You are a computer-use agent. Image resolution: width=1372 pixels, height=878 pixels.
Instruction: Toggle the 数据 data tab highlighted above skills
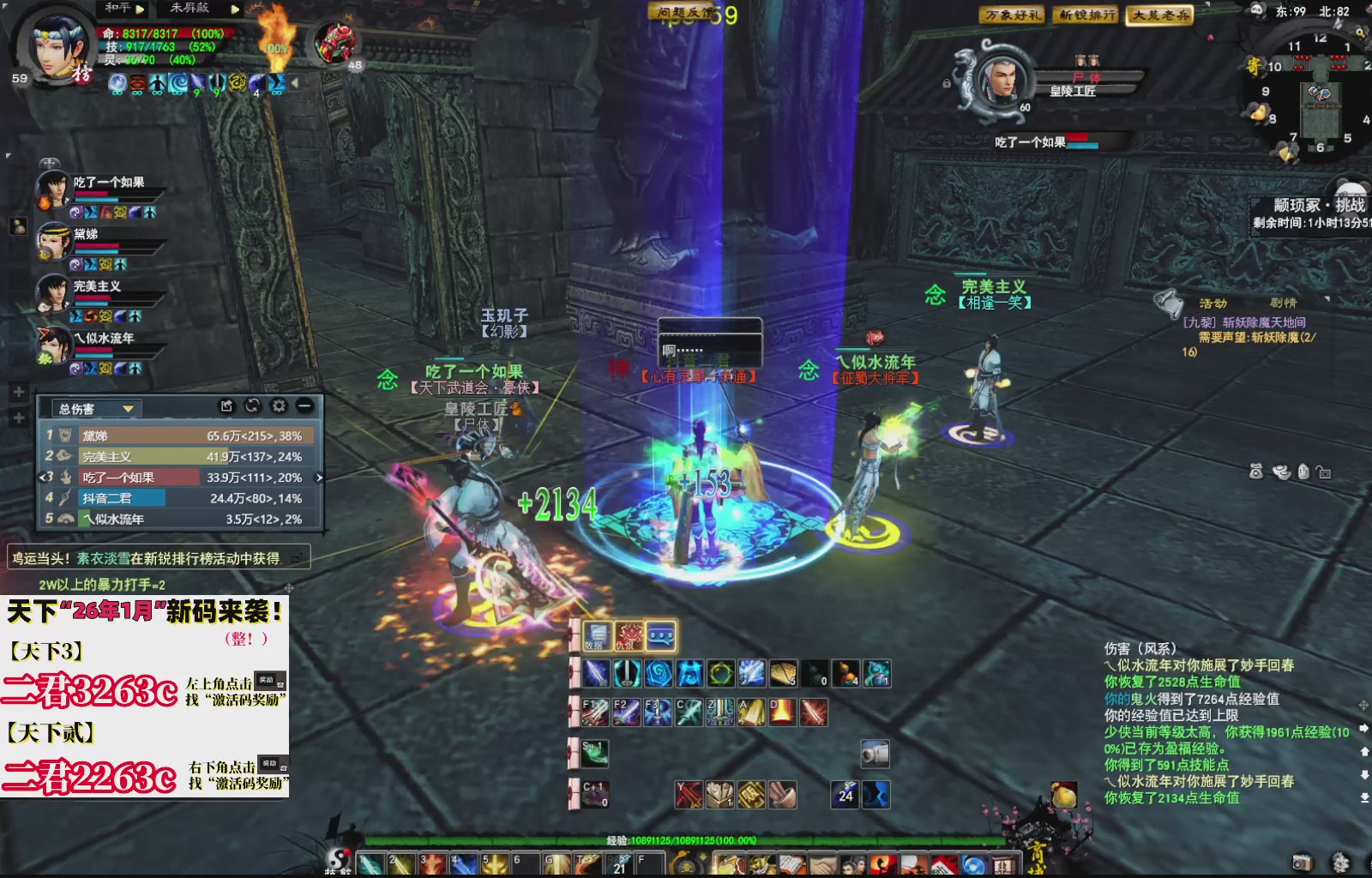tap(596, 636)
